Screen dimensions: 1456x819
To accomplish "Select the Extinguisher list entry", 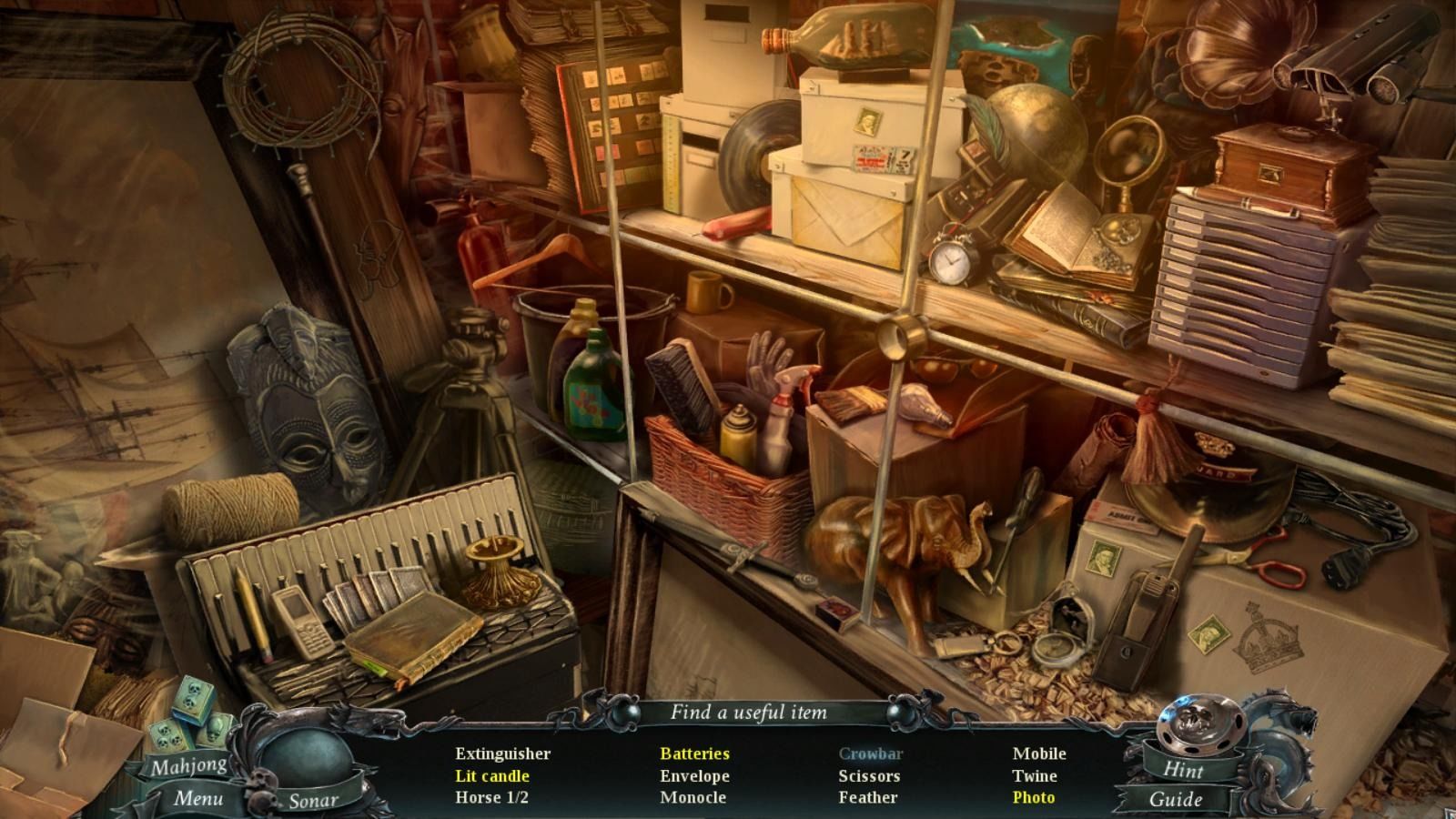I will coord(502,753).
